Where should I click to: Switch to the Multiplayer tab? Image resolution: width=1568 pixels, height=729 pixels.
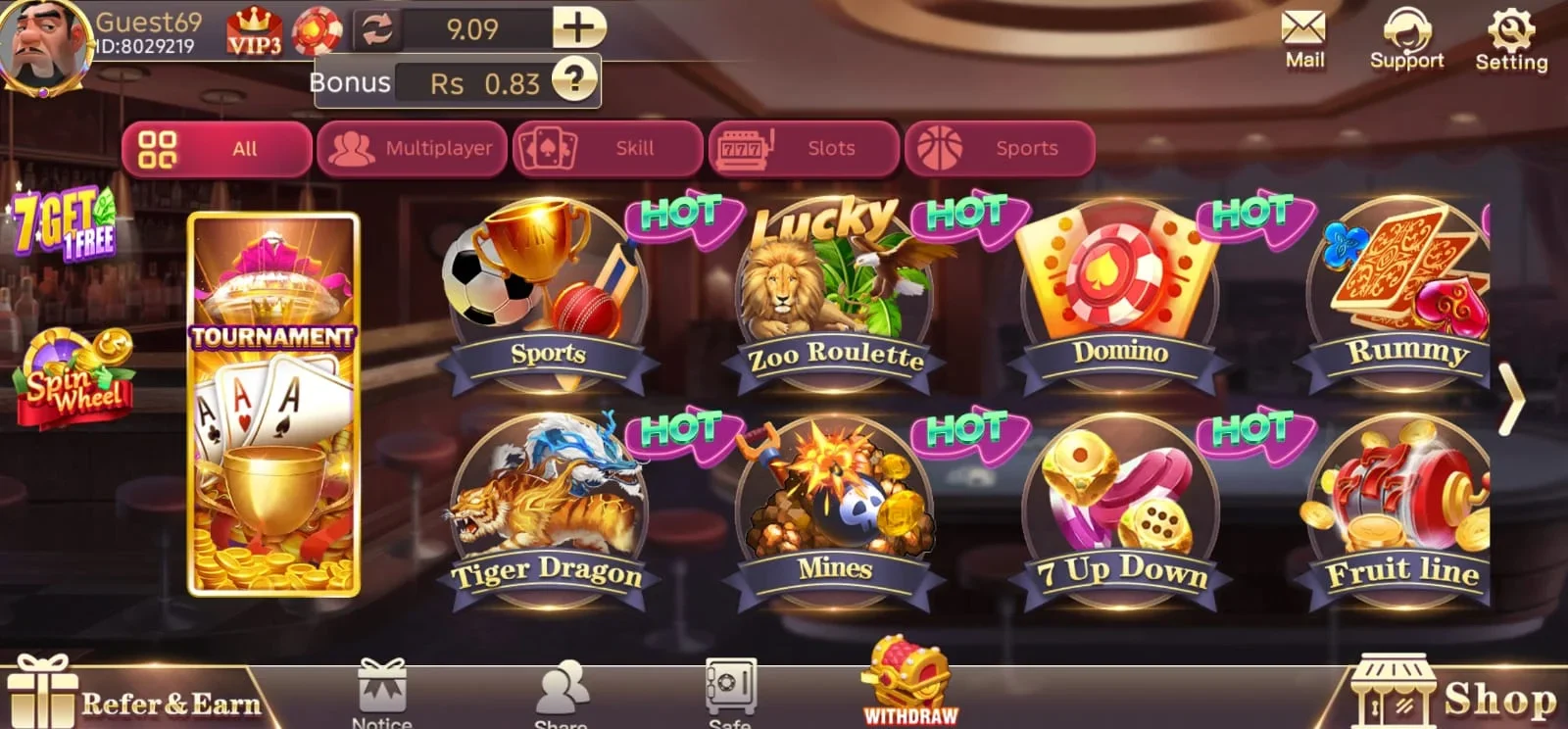[x=412, y=148]
